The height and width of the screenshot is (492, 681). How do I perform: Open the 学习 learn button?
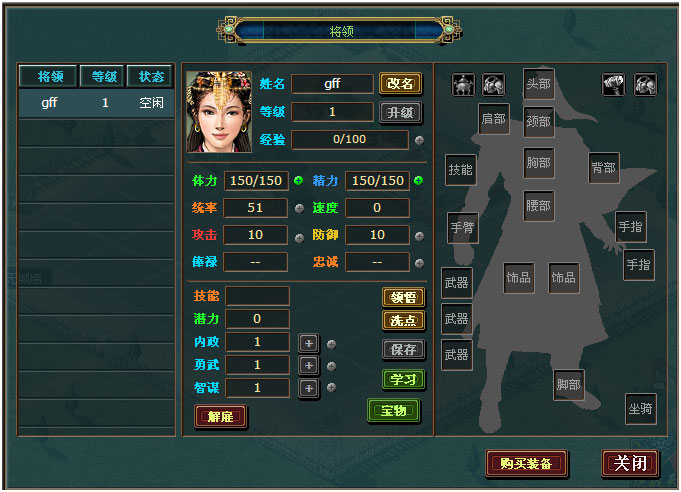tap(403, 380)
